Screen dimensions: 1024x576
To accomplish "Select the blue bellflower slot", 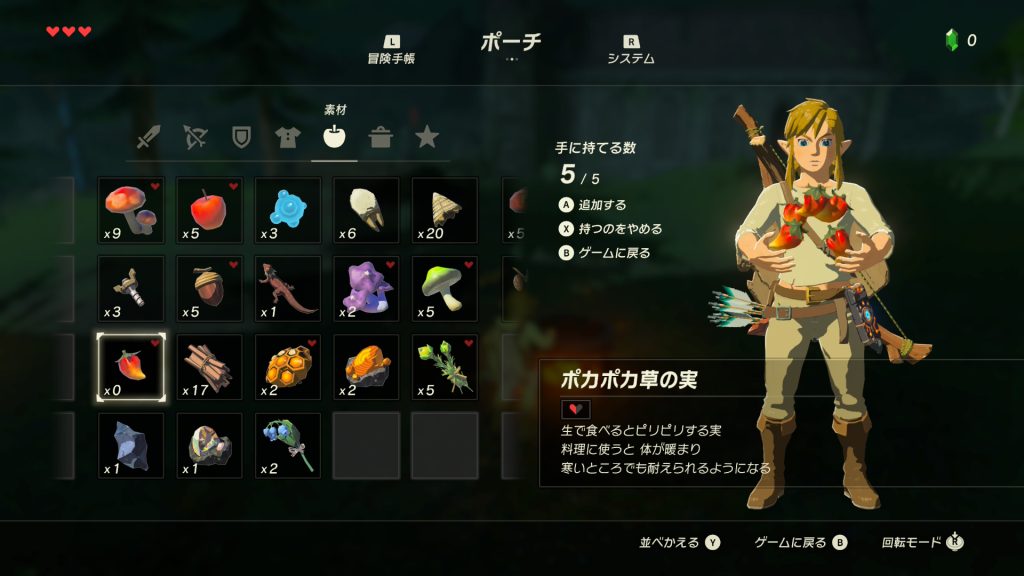I will 287,445.
